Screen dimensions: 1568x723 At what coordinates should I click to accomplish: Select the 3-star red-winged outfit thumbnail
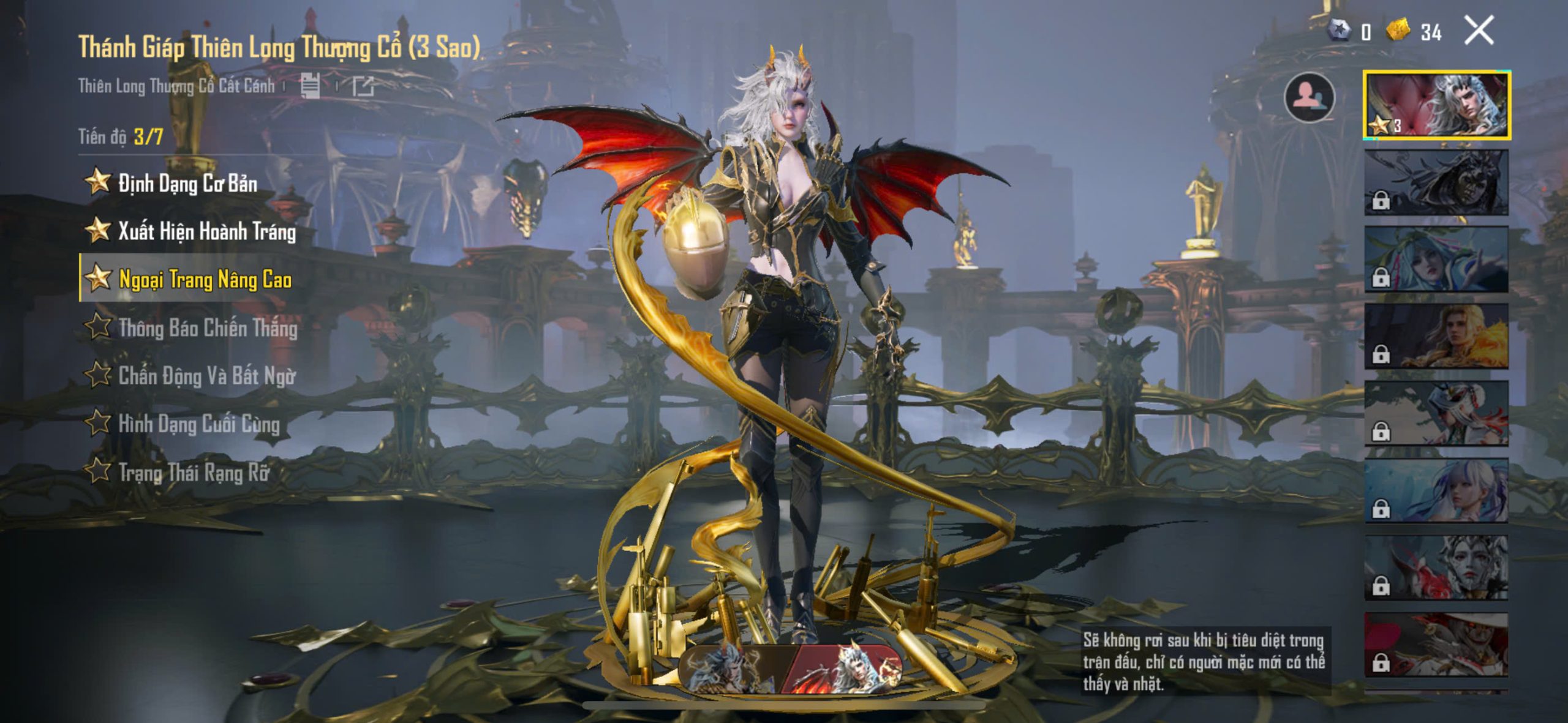point(1436,105)
